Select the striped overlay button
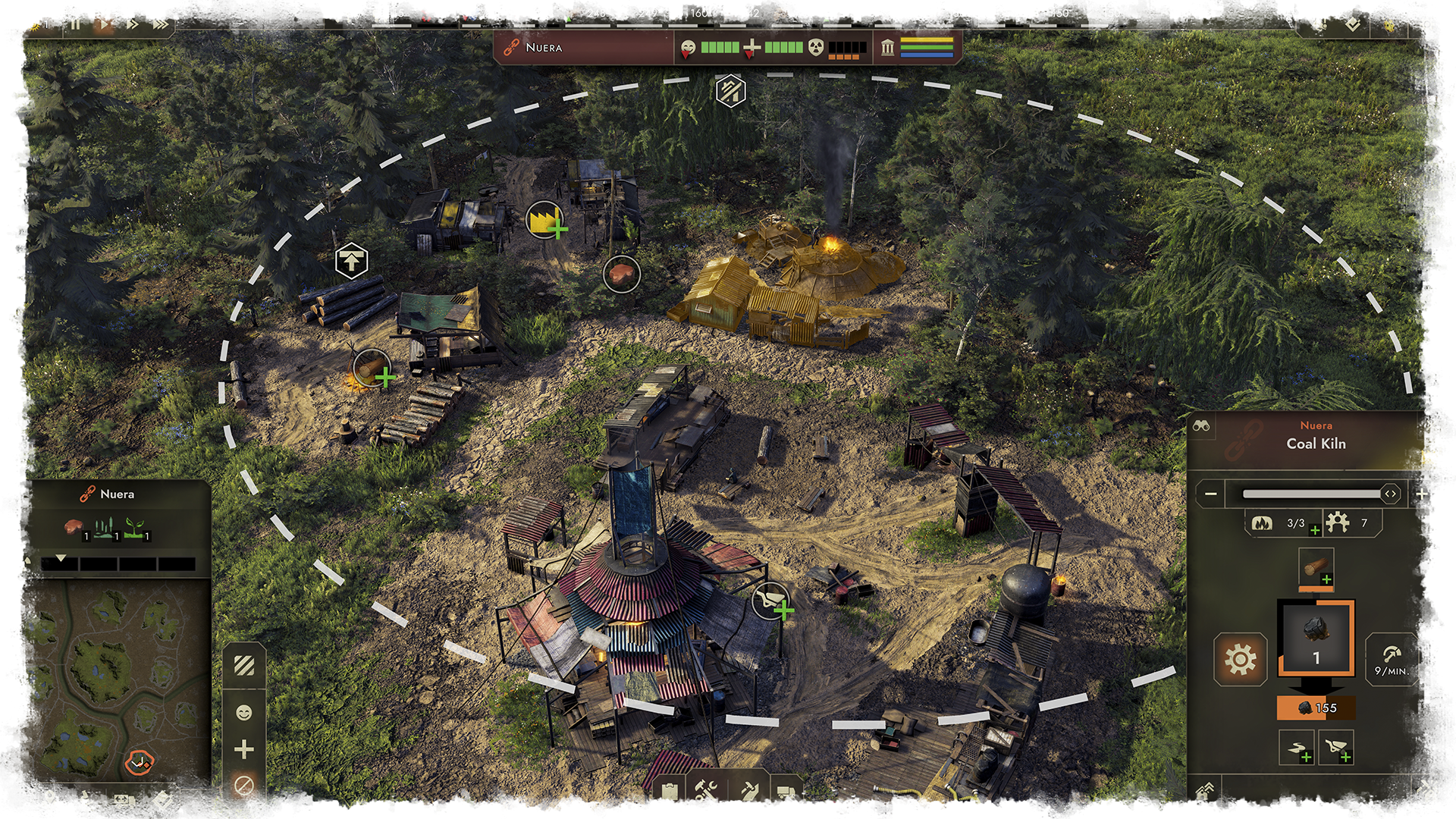This screenshot has width=1456, height=819. 244,666
